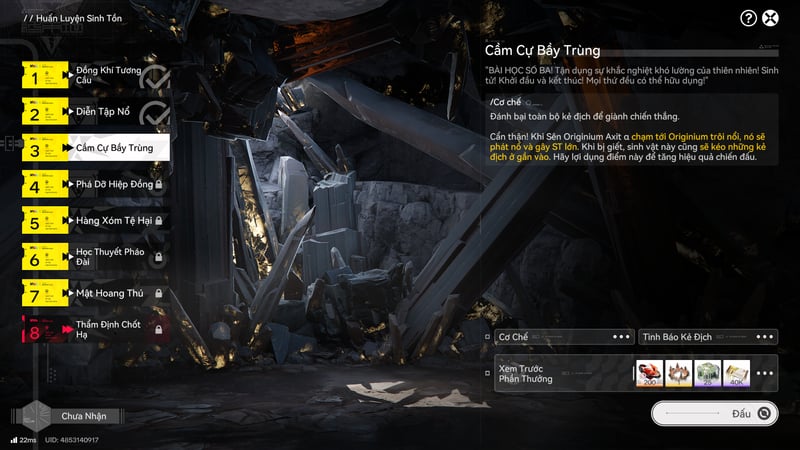Open locked stage 8 Thẩm Định Chốt Hạ
800x450 pixels.
tap(95, 329)
